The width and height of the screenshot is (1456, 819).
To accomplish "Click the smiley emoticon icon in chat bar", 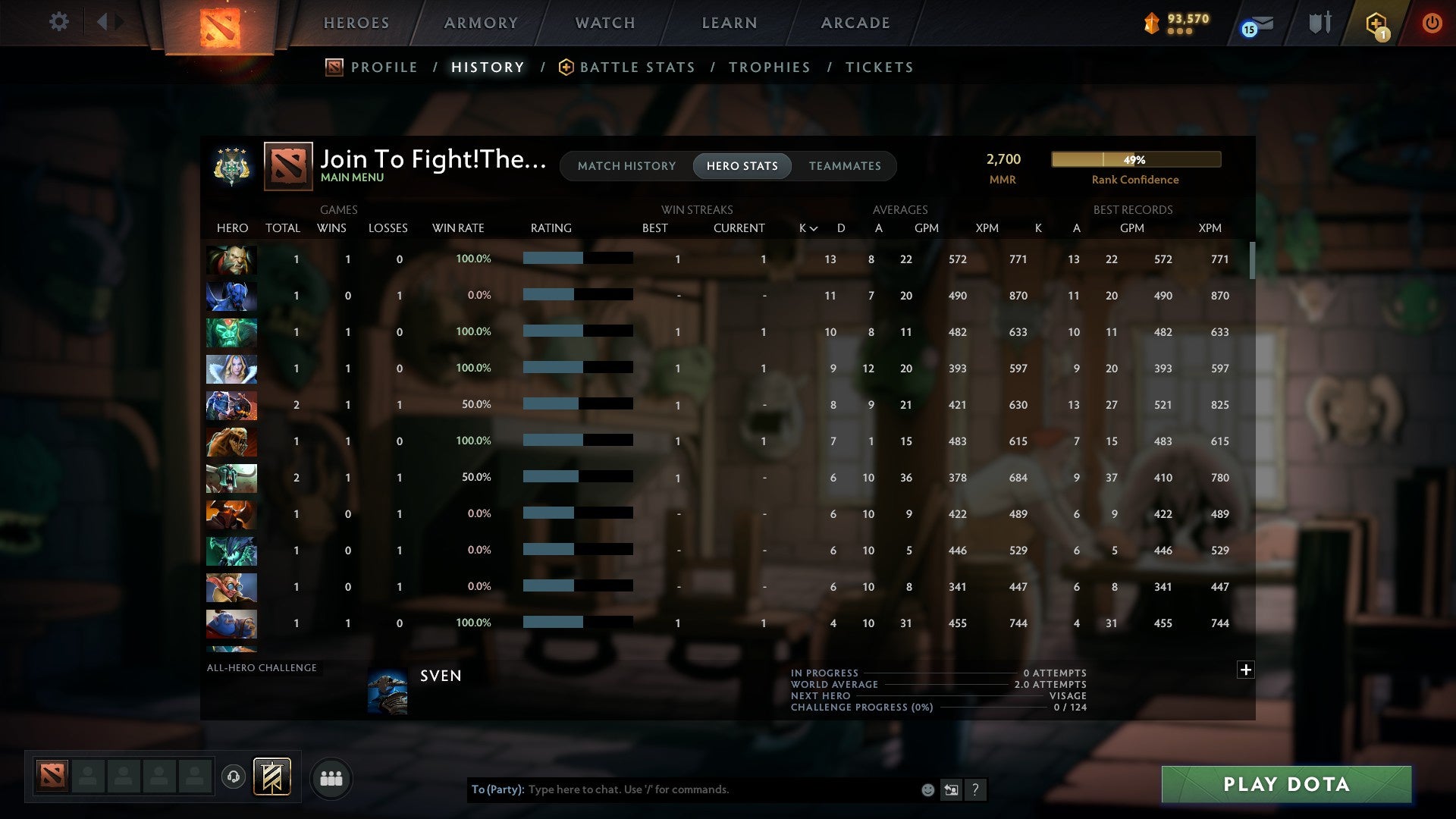I will point(927,789).
